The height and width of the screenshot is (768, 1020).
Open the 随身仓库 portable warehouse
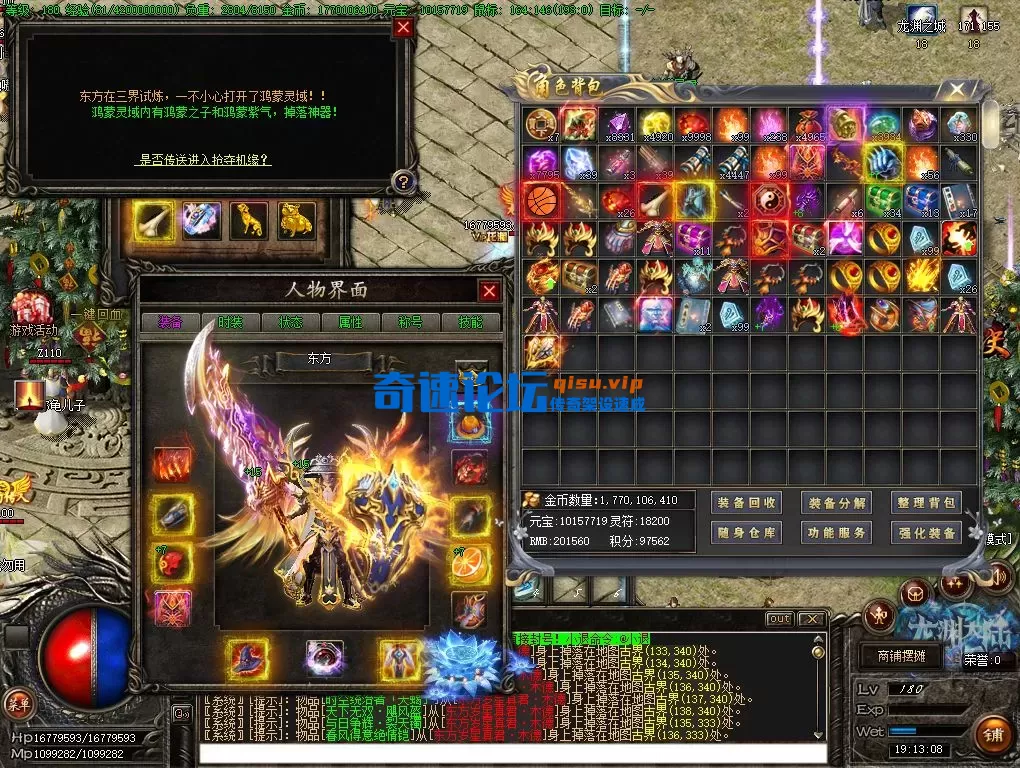pos(747,533)
